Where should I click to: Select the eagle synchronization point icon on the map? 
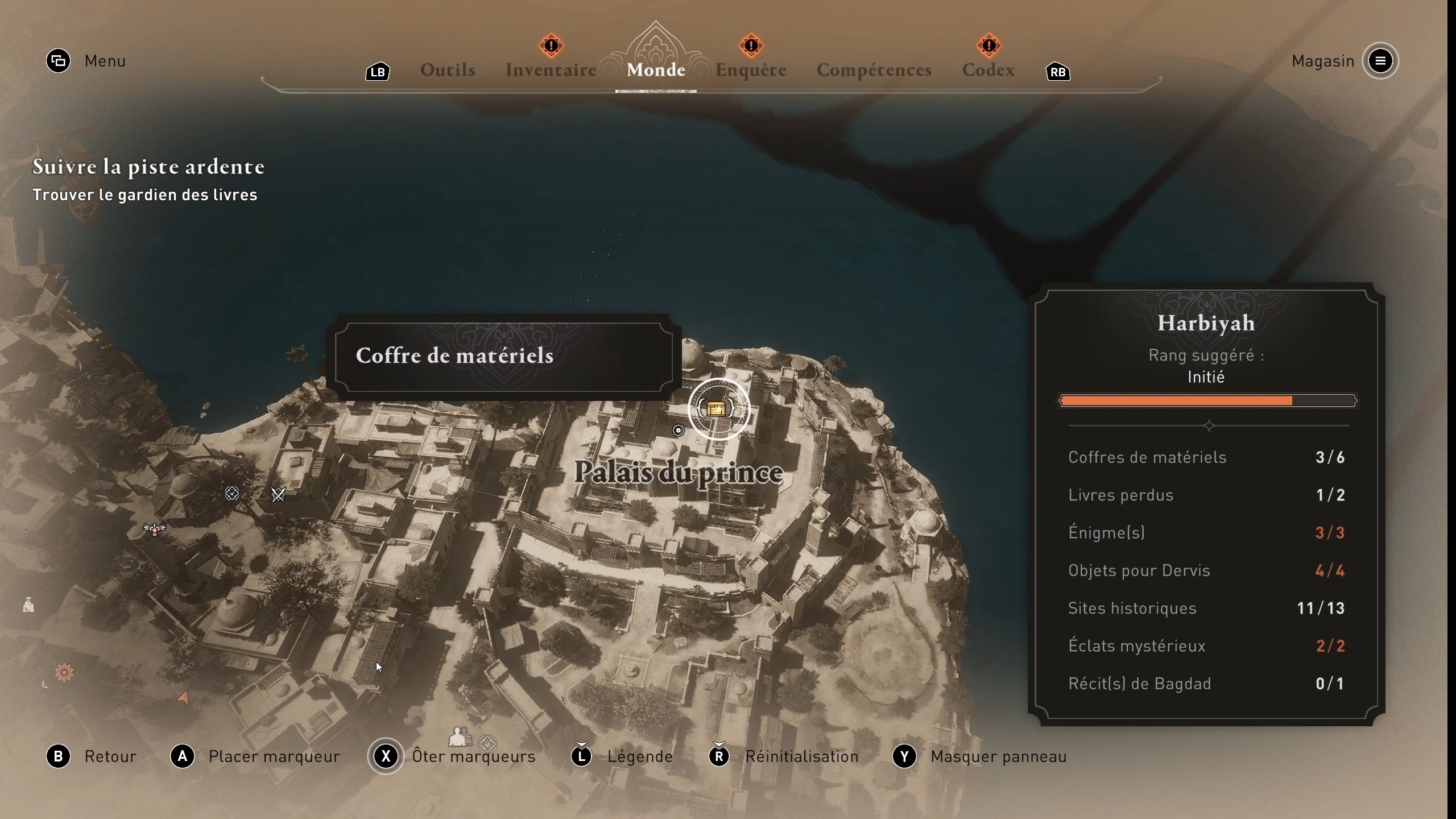154,529
